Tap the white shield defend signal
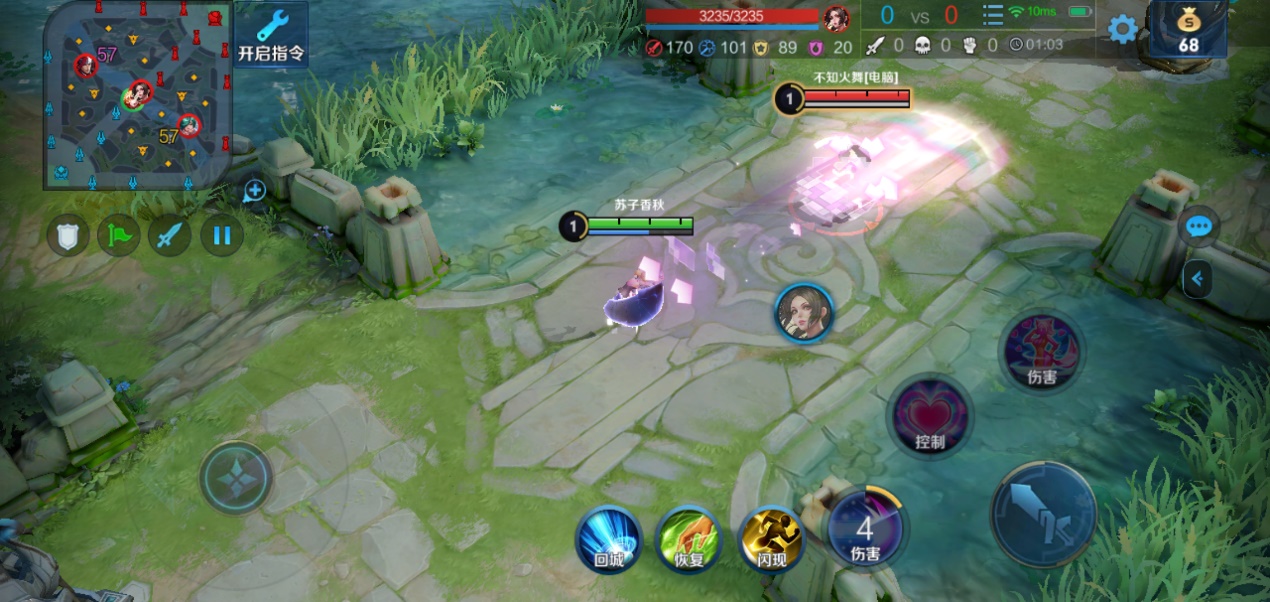Screen dimensions: 1270x602 tap(68, 236)
